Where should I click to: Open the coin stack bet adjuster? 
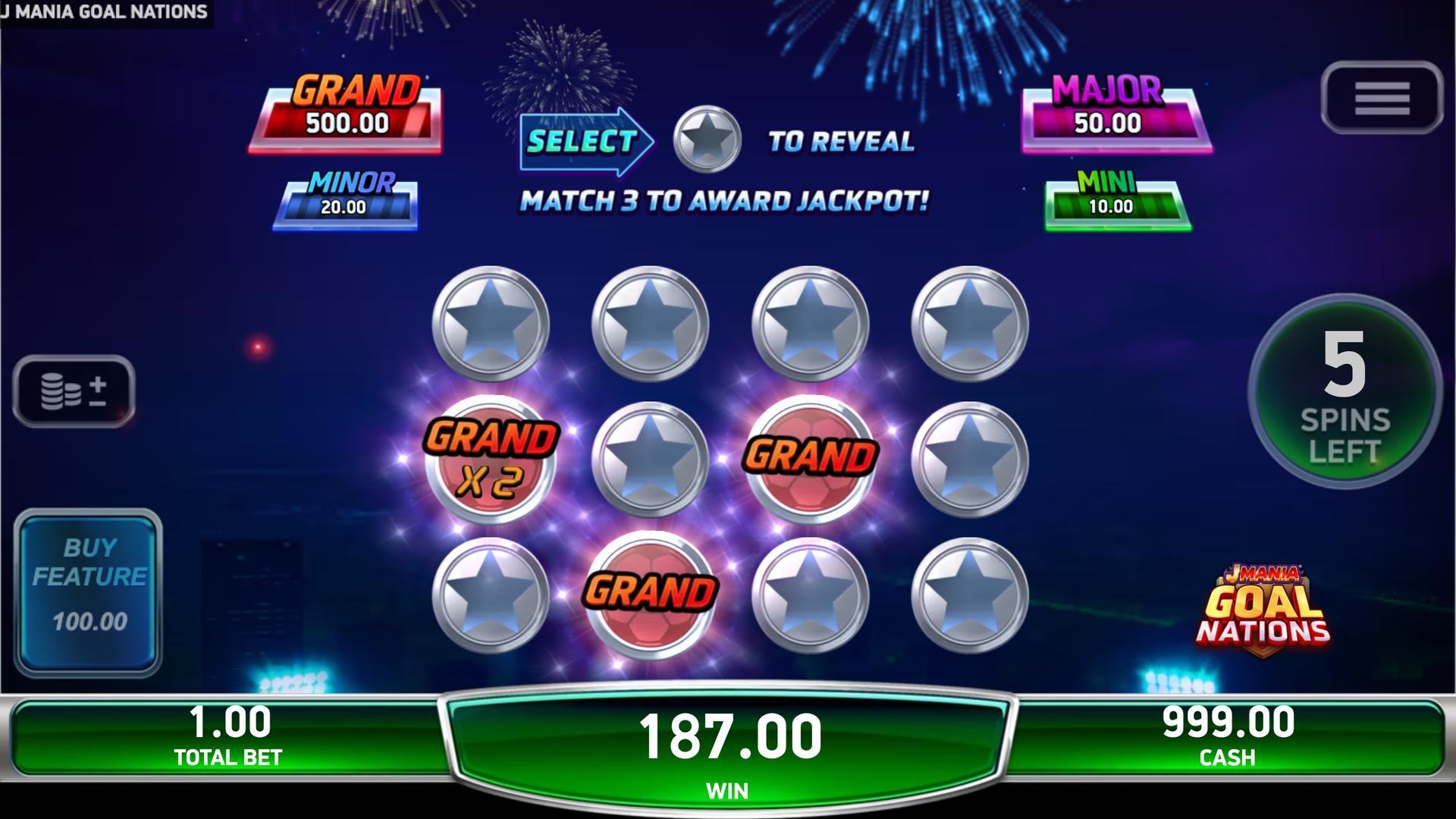(x=74, y=391)
